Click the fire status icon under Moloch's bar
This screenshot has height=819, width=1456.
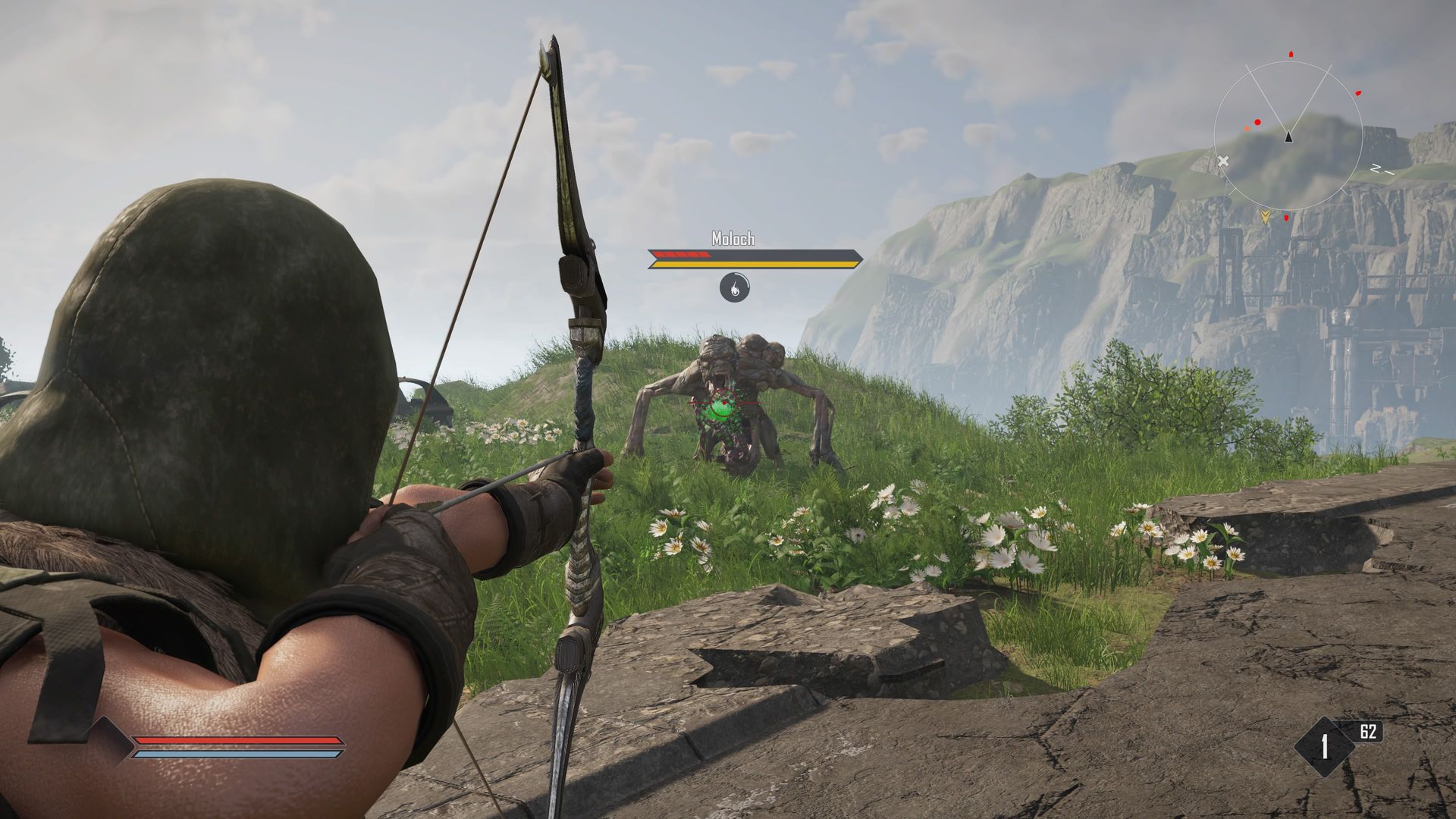(733, 287)
